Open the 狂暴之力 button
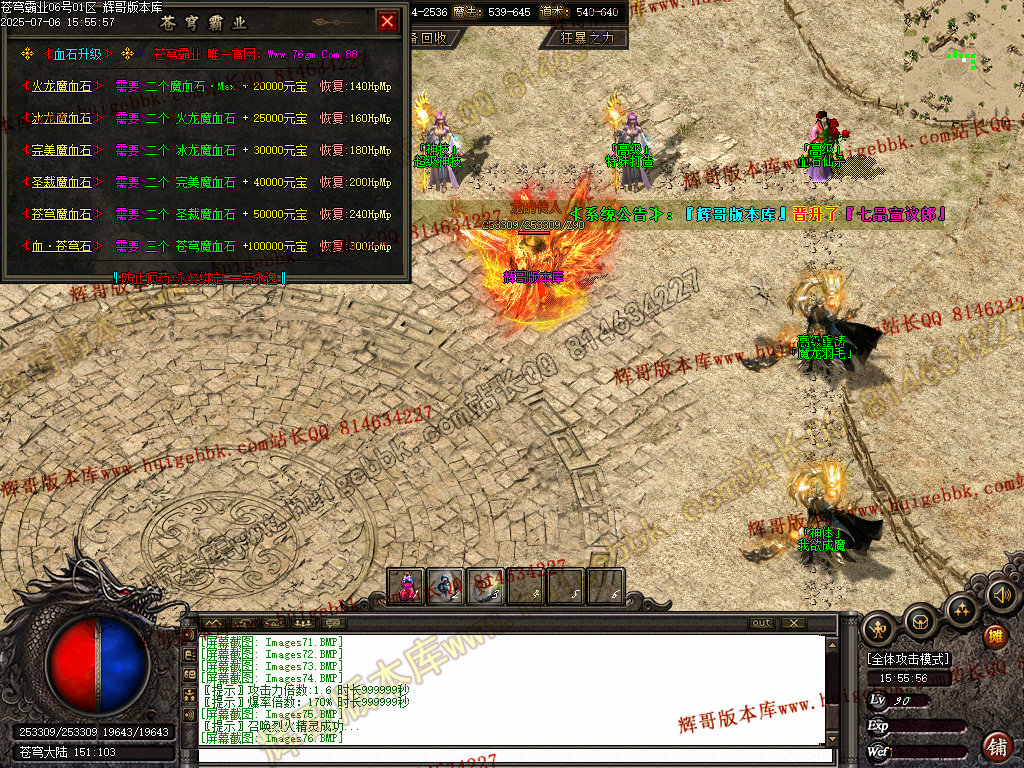This screenshot has height=768, width=1024. pos(585,38)
